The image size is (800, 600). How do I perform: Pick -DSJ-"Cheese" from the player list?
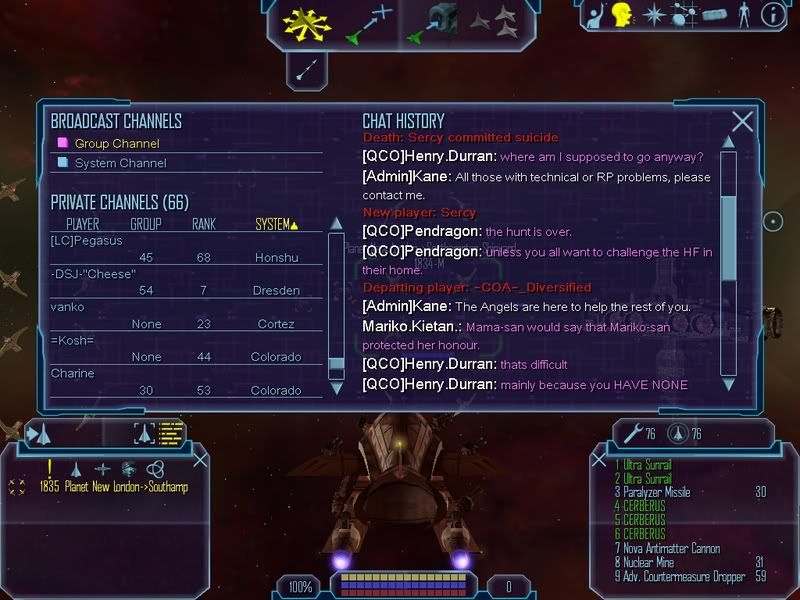click(92, 274)
